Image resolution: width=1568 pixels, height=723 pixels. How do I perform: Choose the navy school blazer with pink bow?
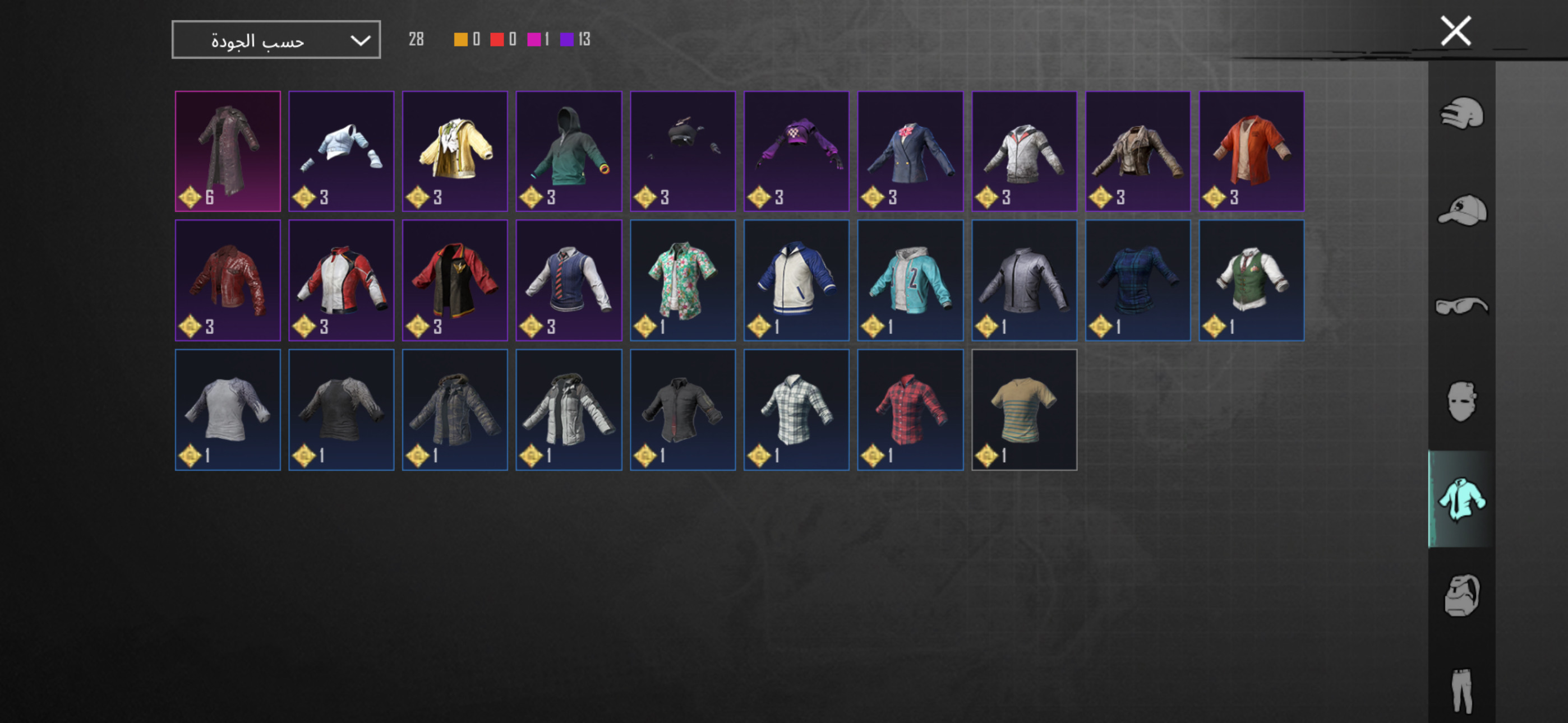[910, 151]
